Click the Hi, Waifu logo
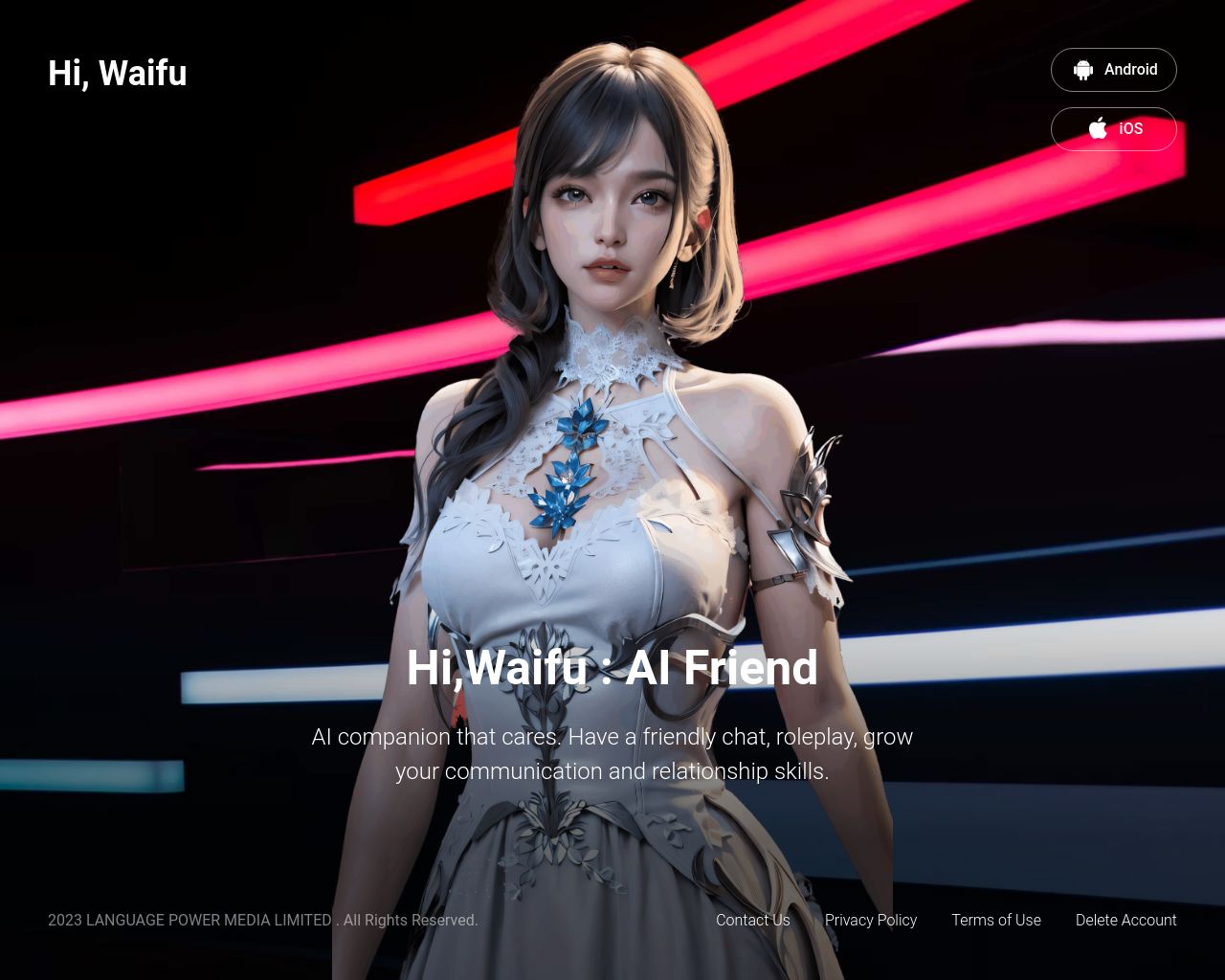 click(x=118, y=73)
